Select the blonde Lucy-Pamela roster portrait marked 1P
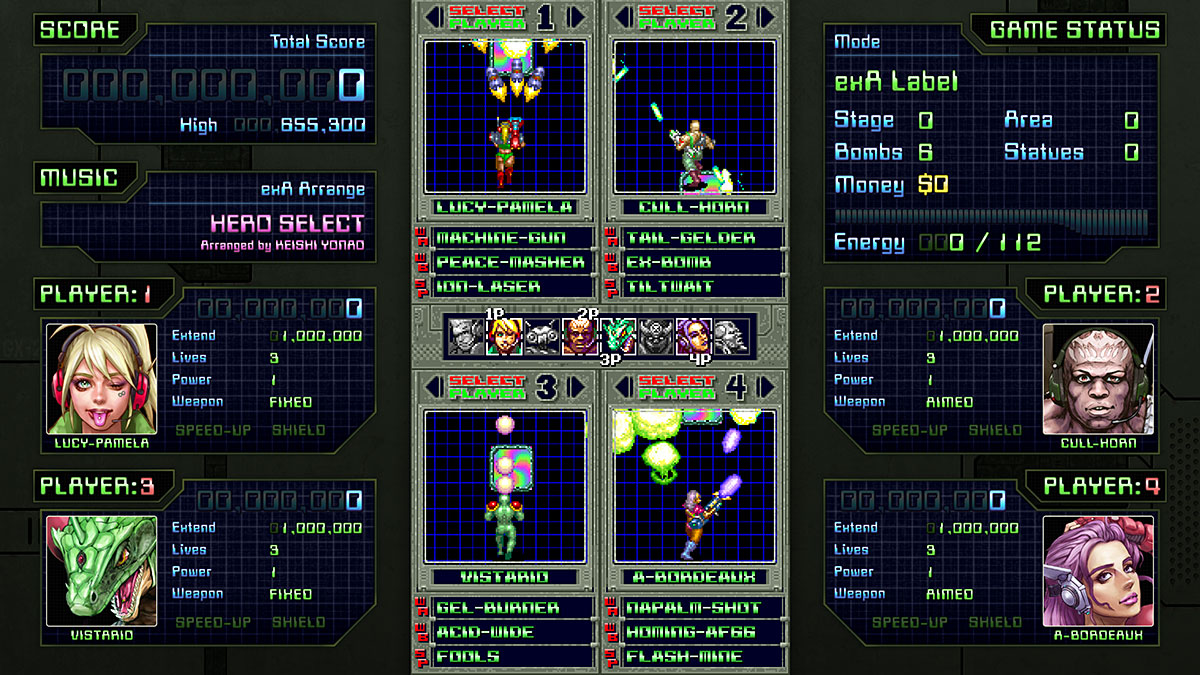 504,337
